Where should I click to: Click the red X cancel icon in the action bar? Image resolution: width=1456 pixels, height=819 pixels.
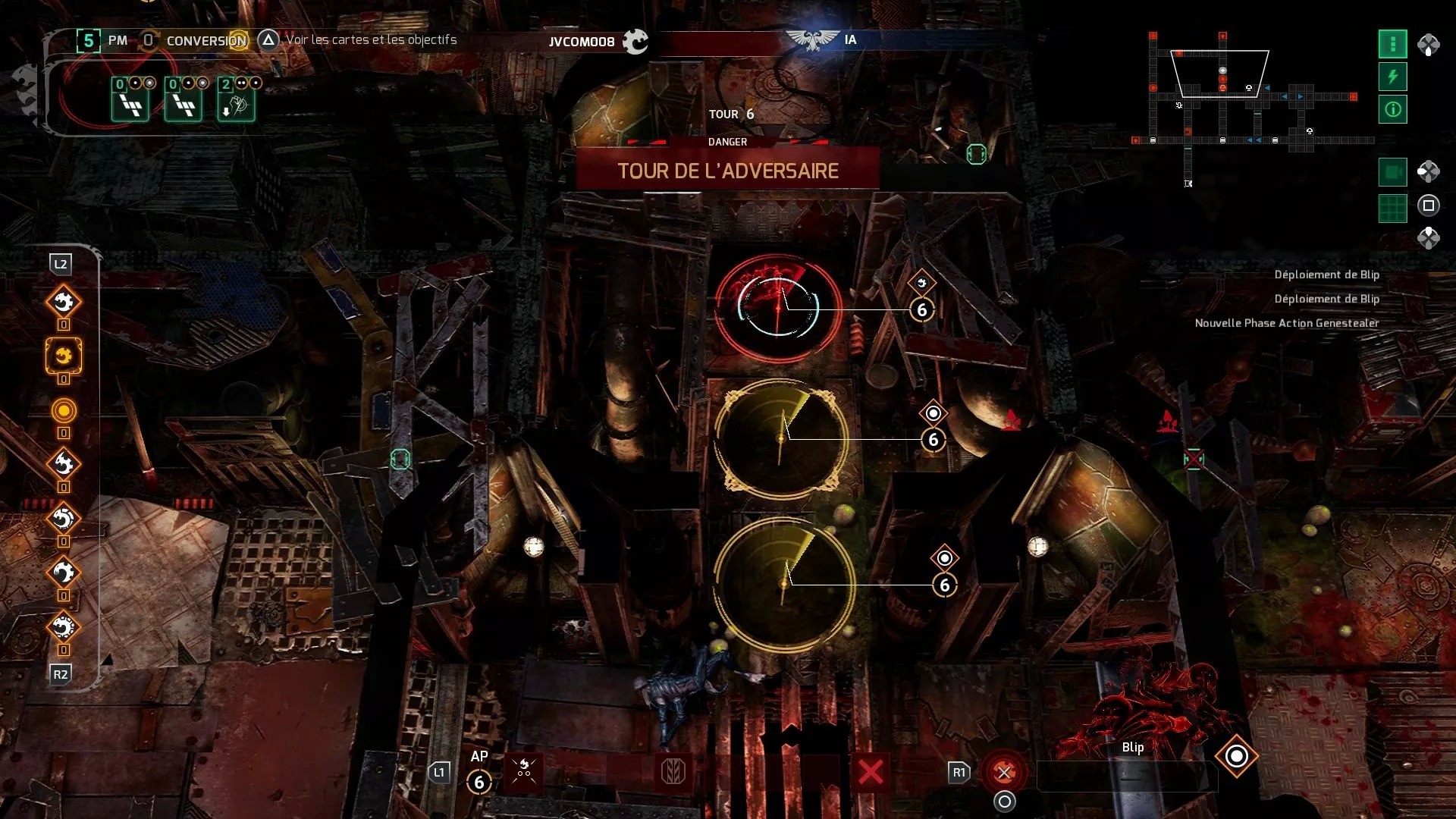coord(871,771)
